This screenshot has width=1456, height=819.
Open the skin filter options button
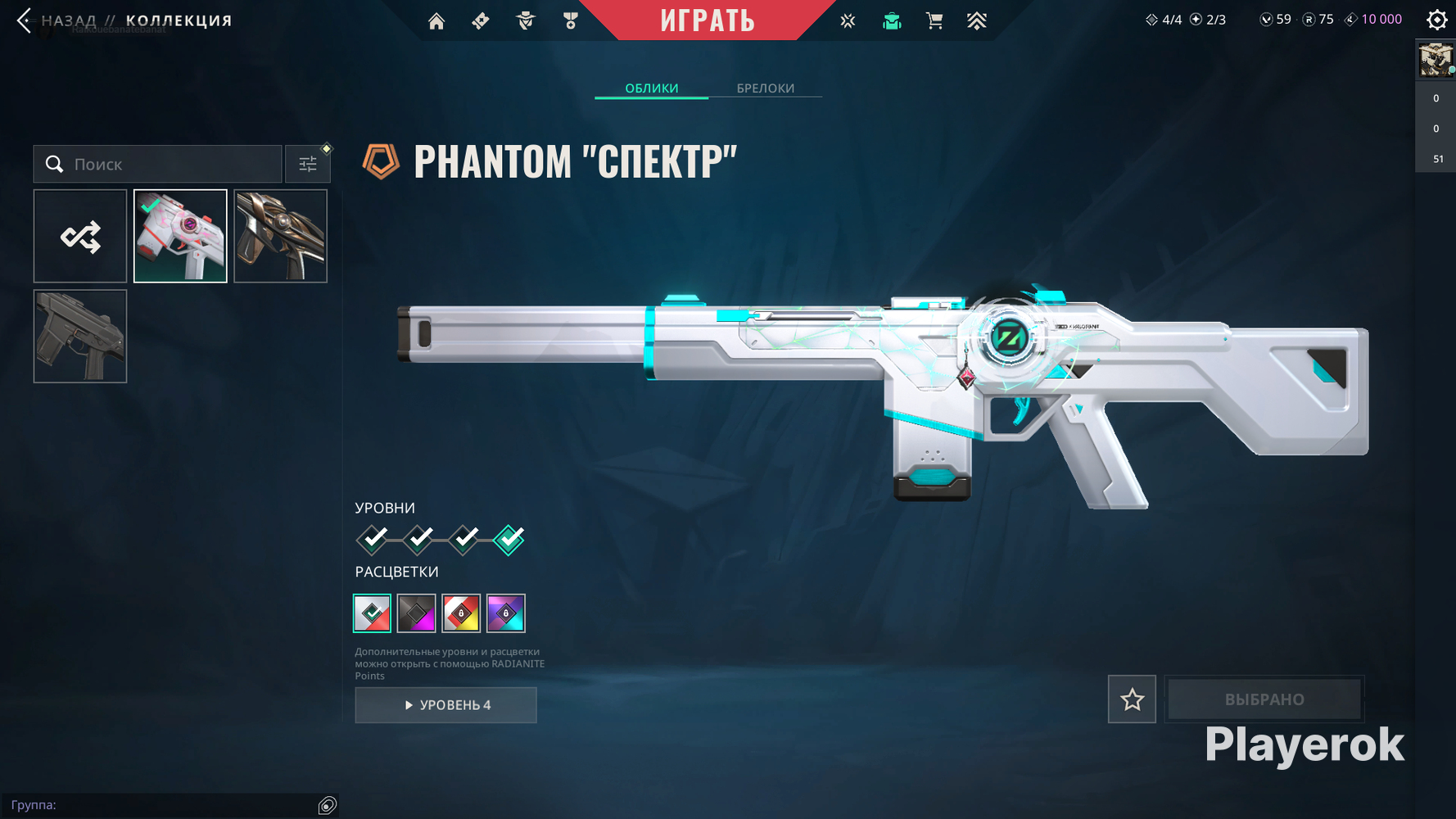click(308, 165)
